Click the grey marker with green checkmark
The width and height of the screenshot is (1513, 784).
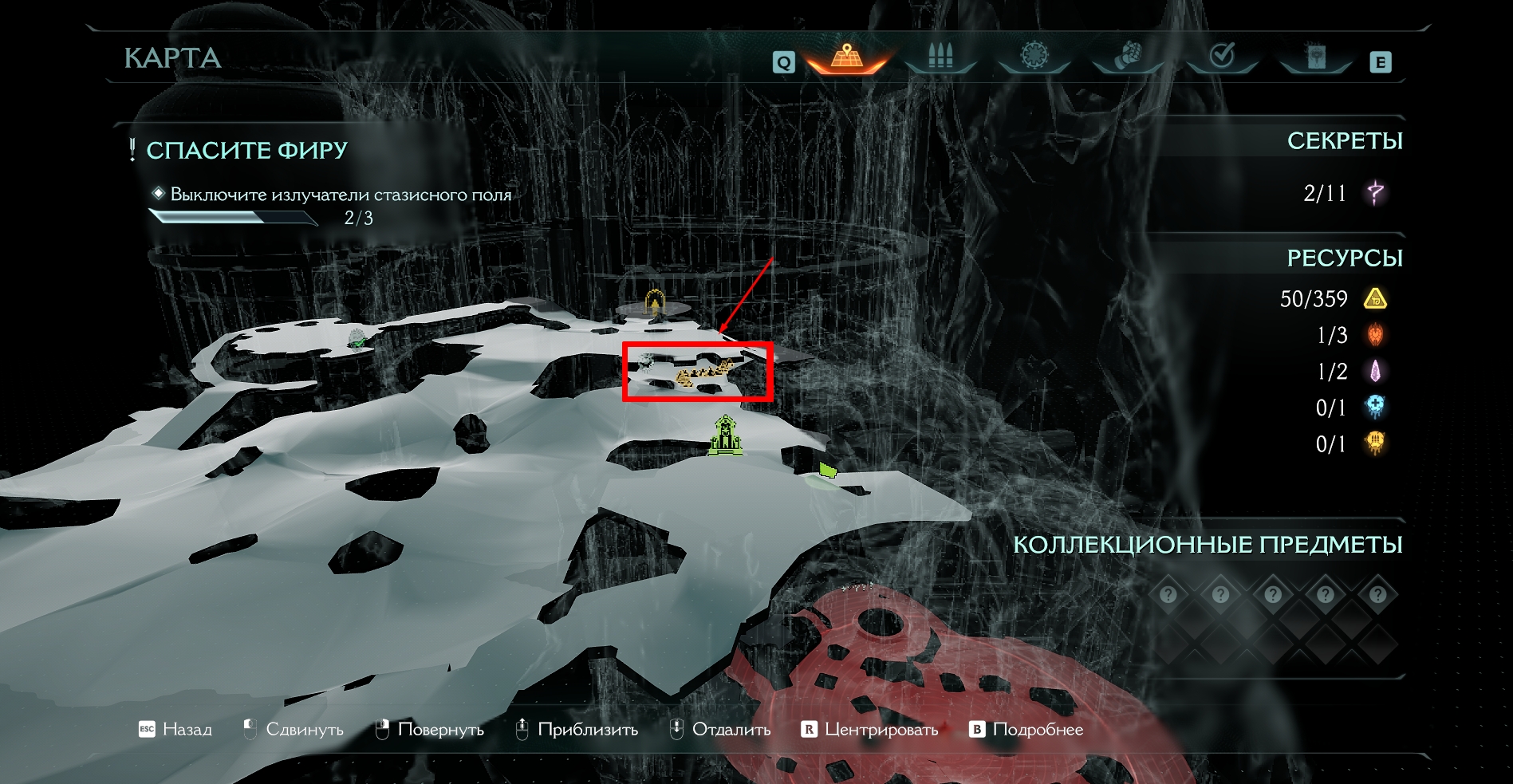(x=357, y=338)
